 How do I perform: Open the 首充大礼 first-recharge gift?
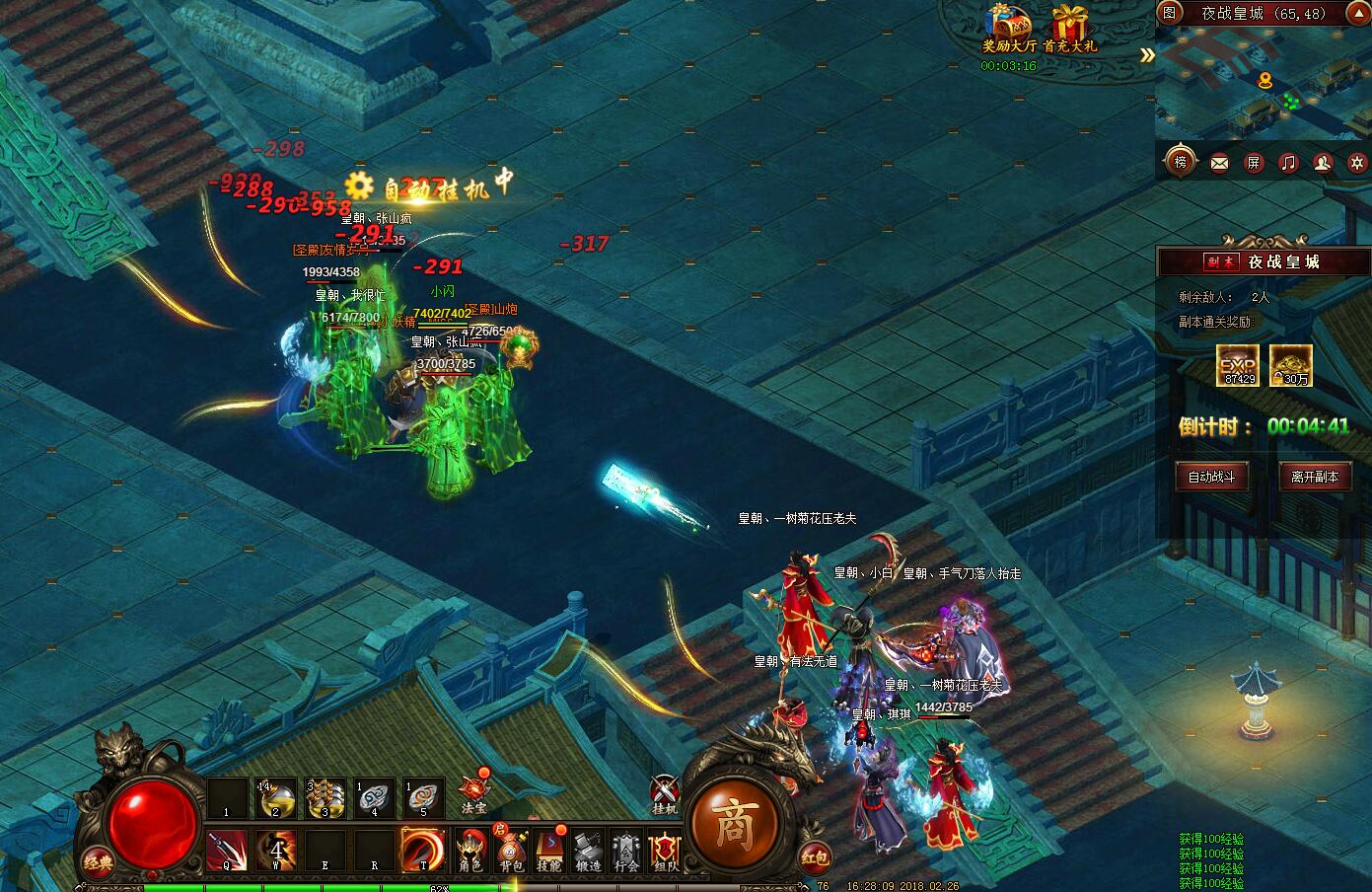1069,28
